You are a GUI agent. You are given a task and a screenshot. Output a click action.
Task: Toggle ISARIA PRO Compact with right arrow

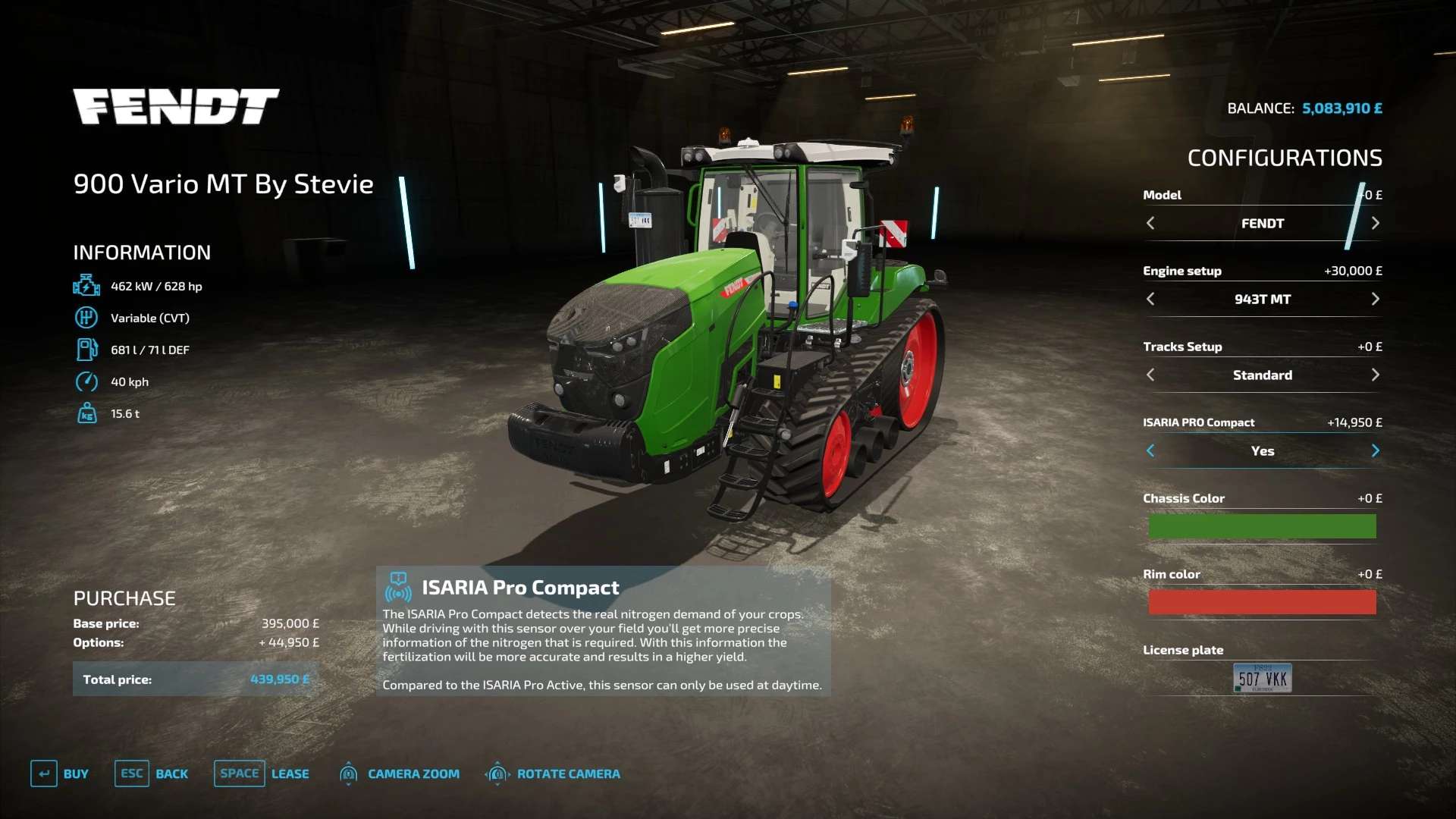(x=1375, y=450)
